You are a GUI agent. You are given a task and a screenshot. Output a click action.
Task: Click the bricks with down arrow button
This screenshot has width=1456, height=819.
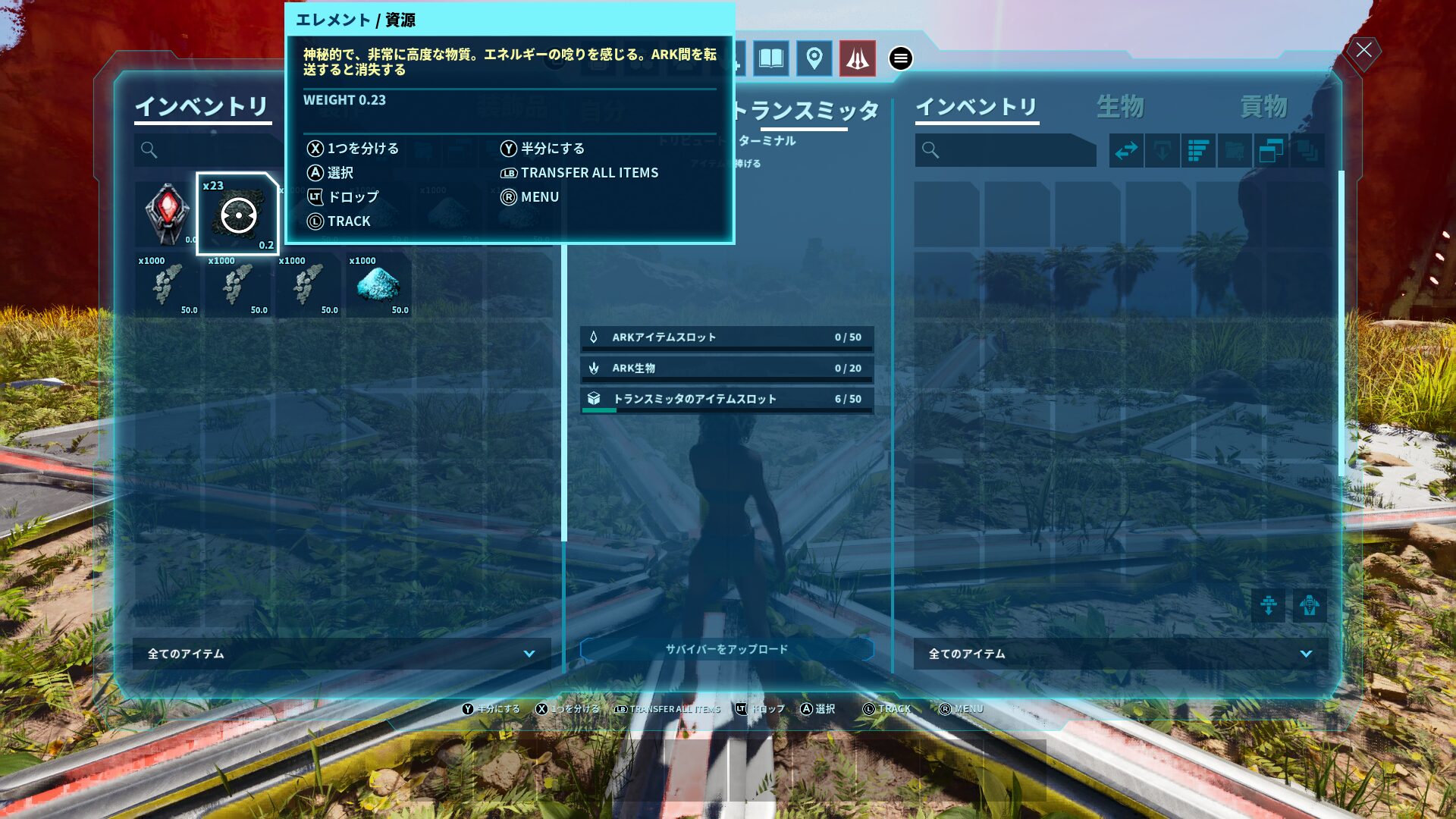(1268, 606)
